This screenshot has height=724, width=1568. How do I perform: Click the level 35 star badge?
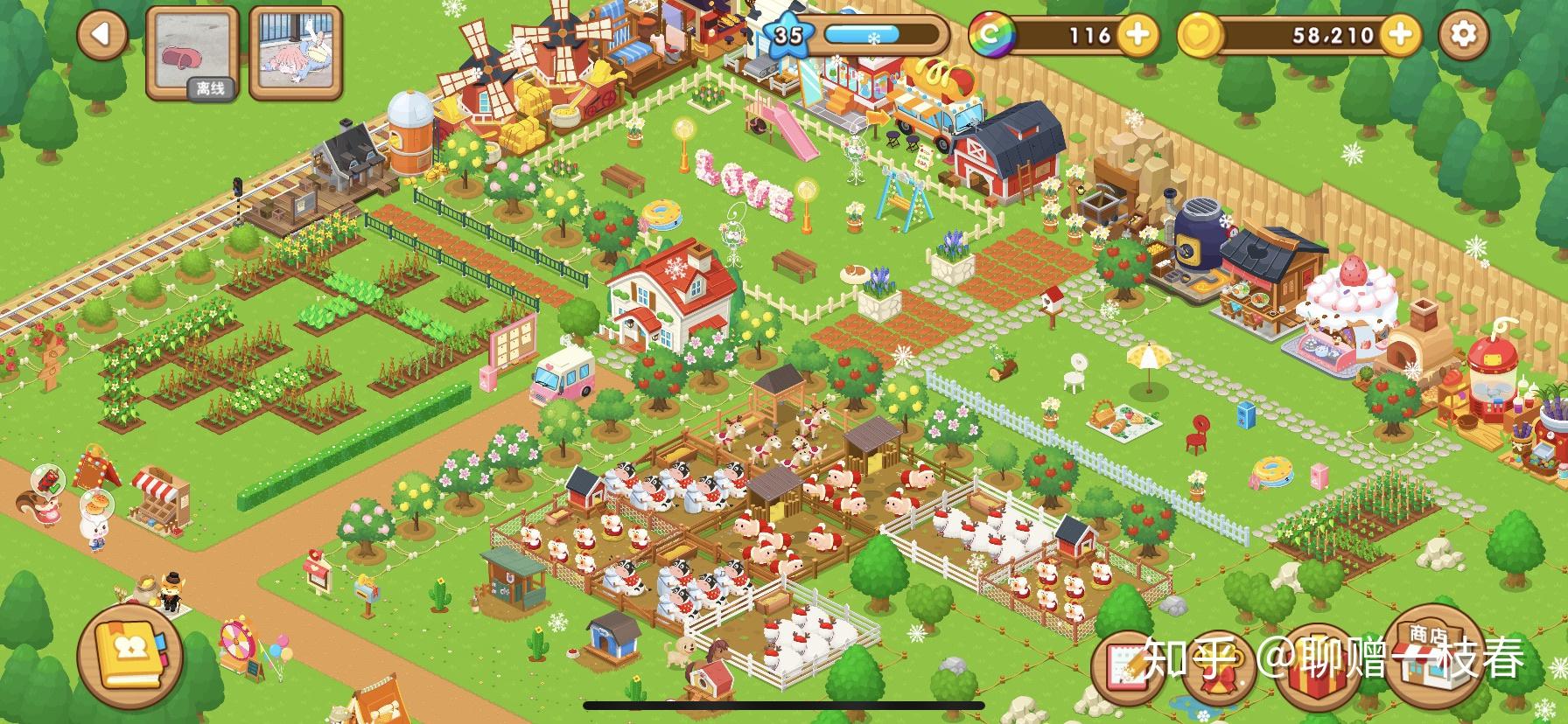click(x=788, y=35)
